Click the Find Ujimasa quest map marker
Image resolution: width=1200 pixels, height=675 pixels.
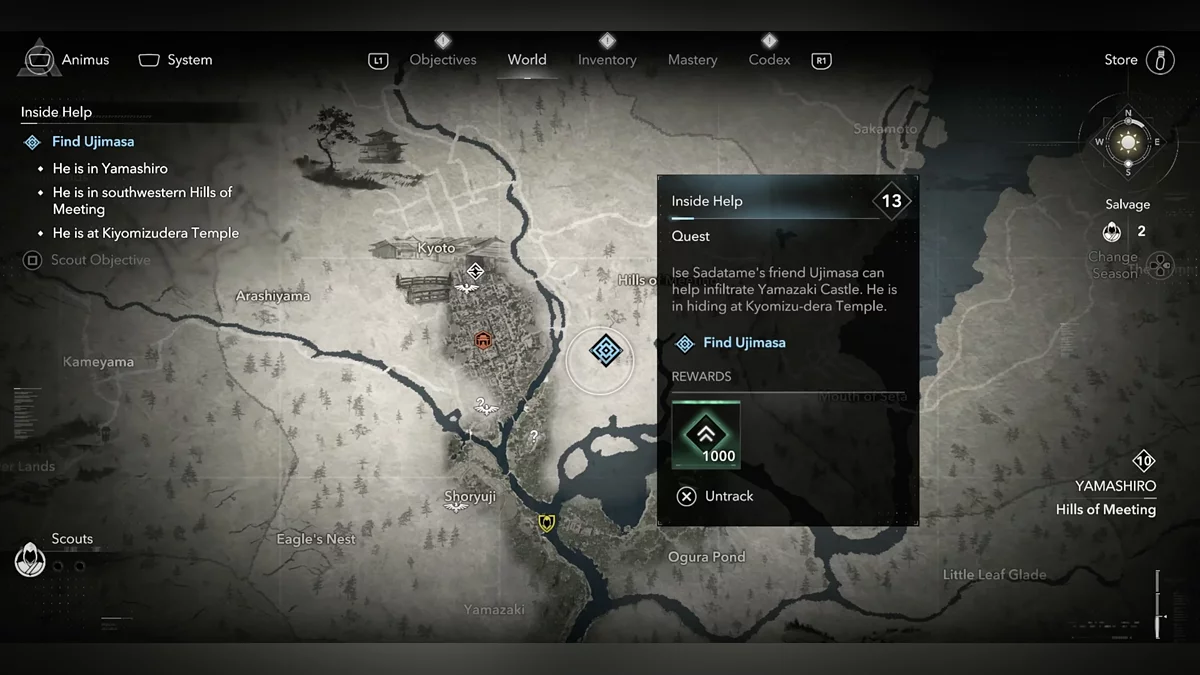(x=605, y=350)
